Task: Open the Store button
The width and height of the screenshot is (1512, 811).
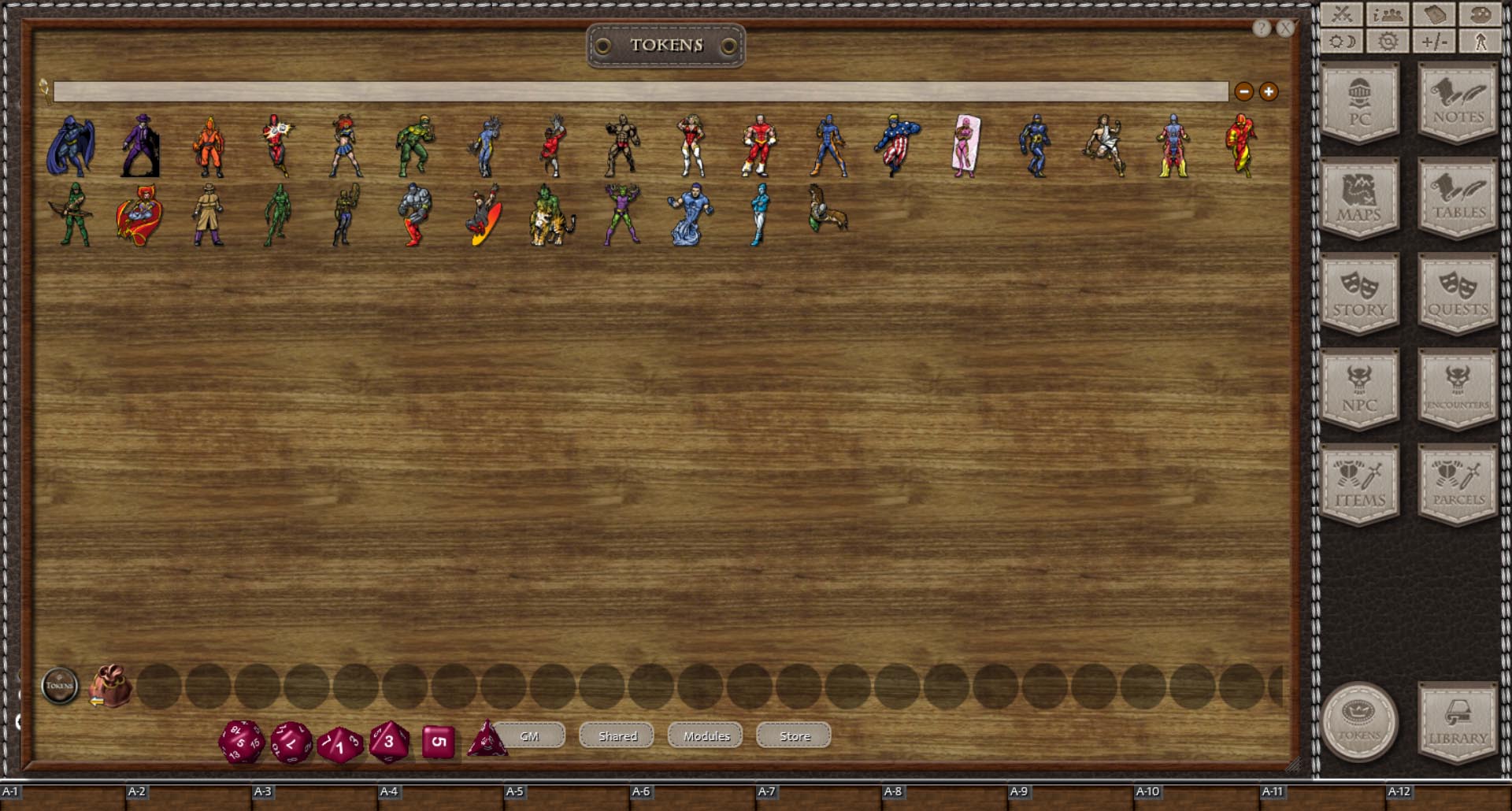Action: (x=792, y=735)
